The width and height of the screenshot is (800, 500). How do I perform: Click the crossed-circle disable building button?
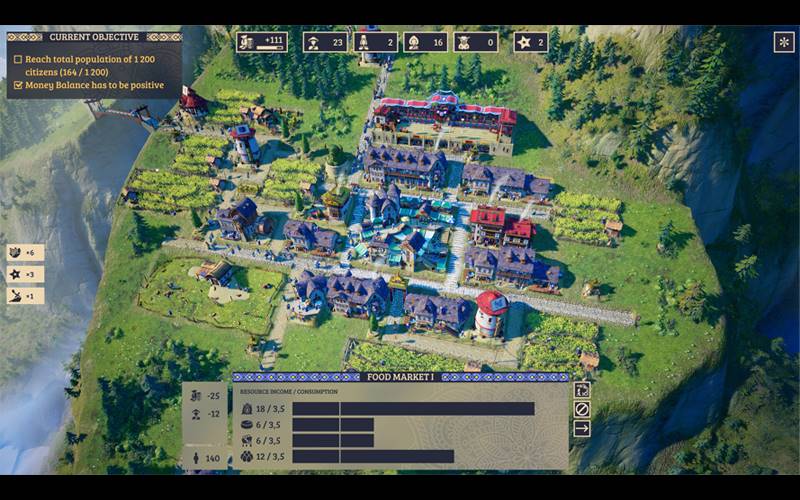click(582, 409)
